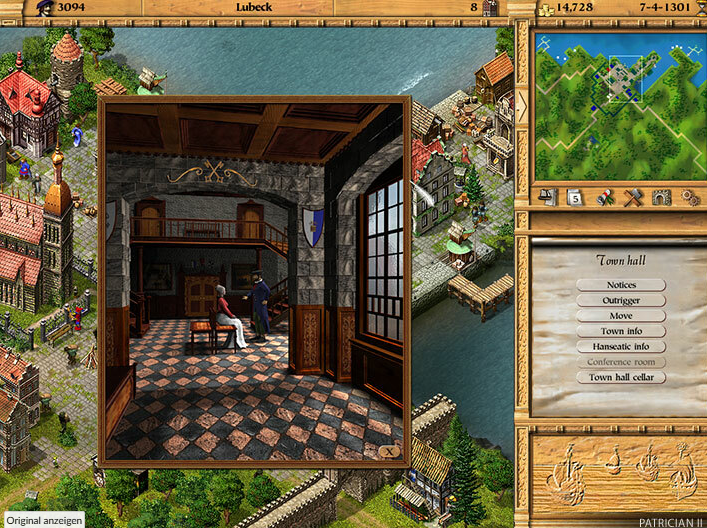Click the greyed-out Conference room entry

click(620, 362)
